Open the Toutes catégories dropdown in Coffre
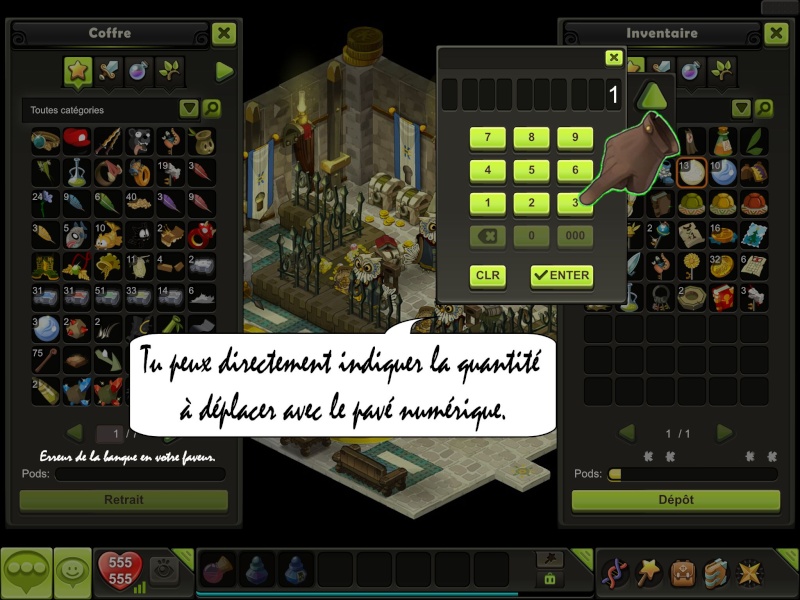This screenshot has height=600, width=800. [x=189, y=109]
